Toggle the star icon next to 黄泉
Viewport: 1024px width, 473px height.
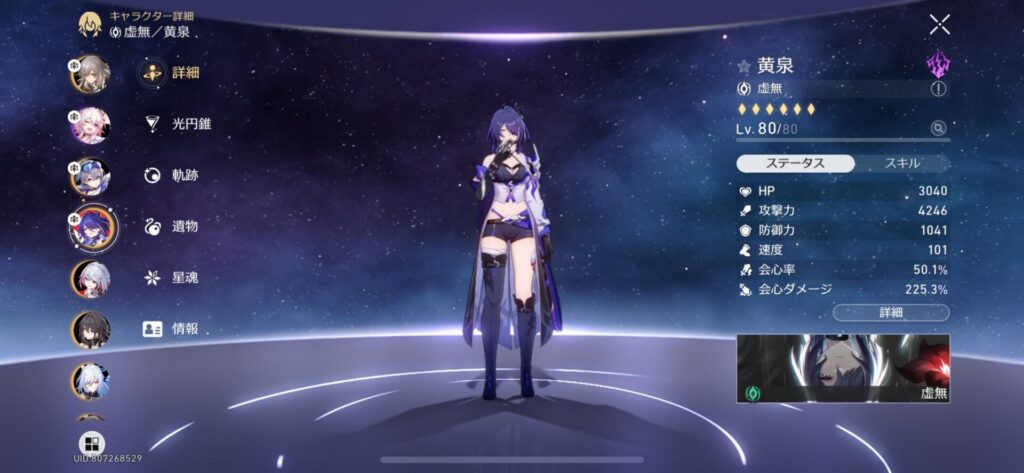tap(743, 67)
